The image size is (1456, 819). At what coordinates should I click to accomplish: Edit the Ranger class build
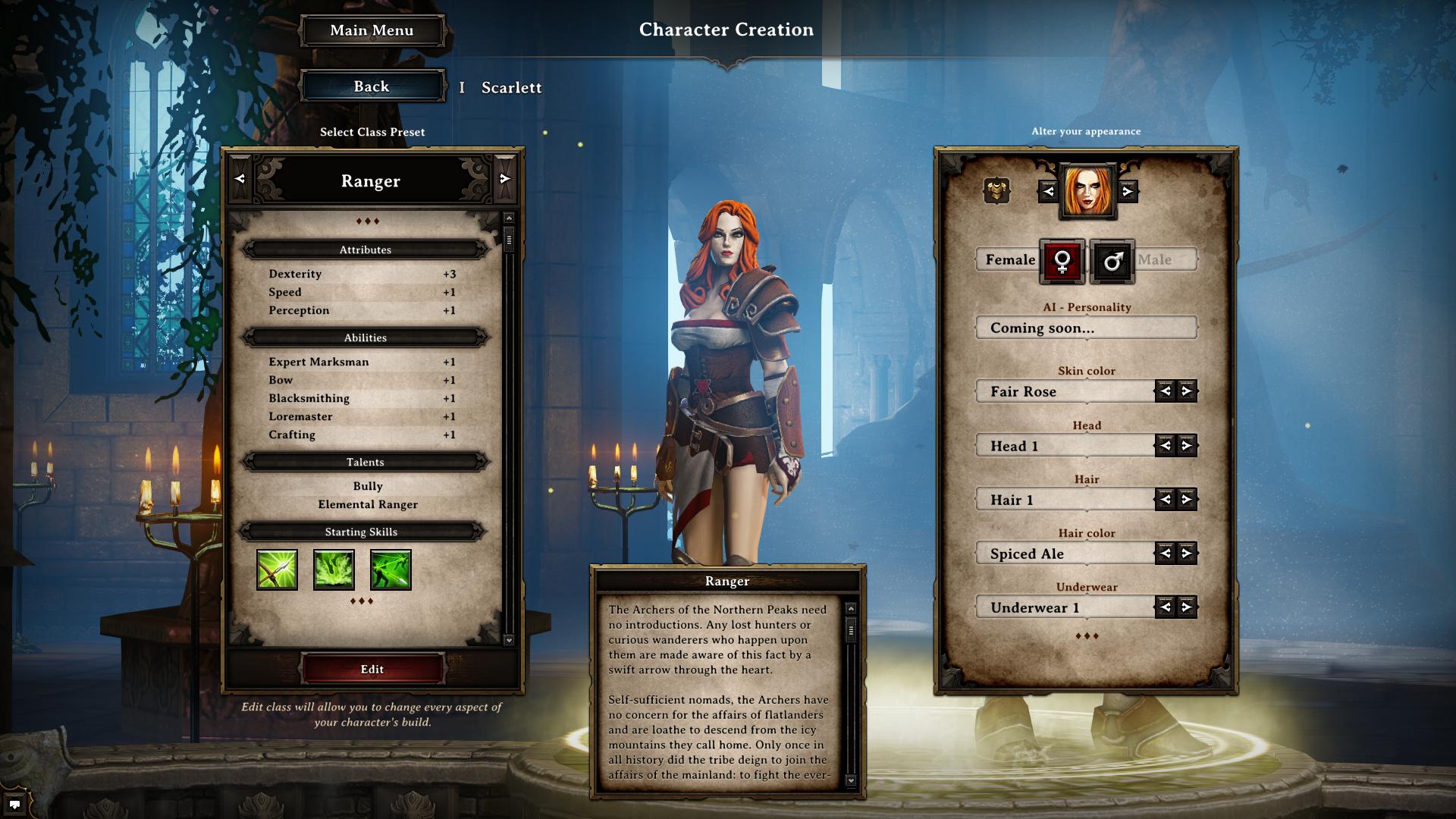pos(372,669)
